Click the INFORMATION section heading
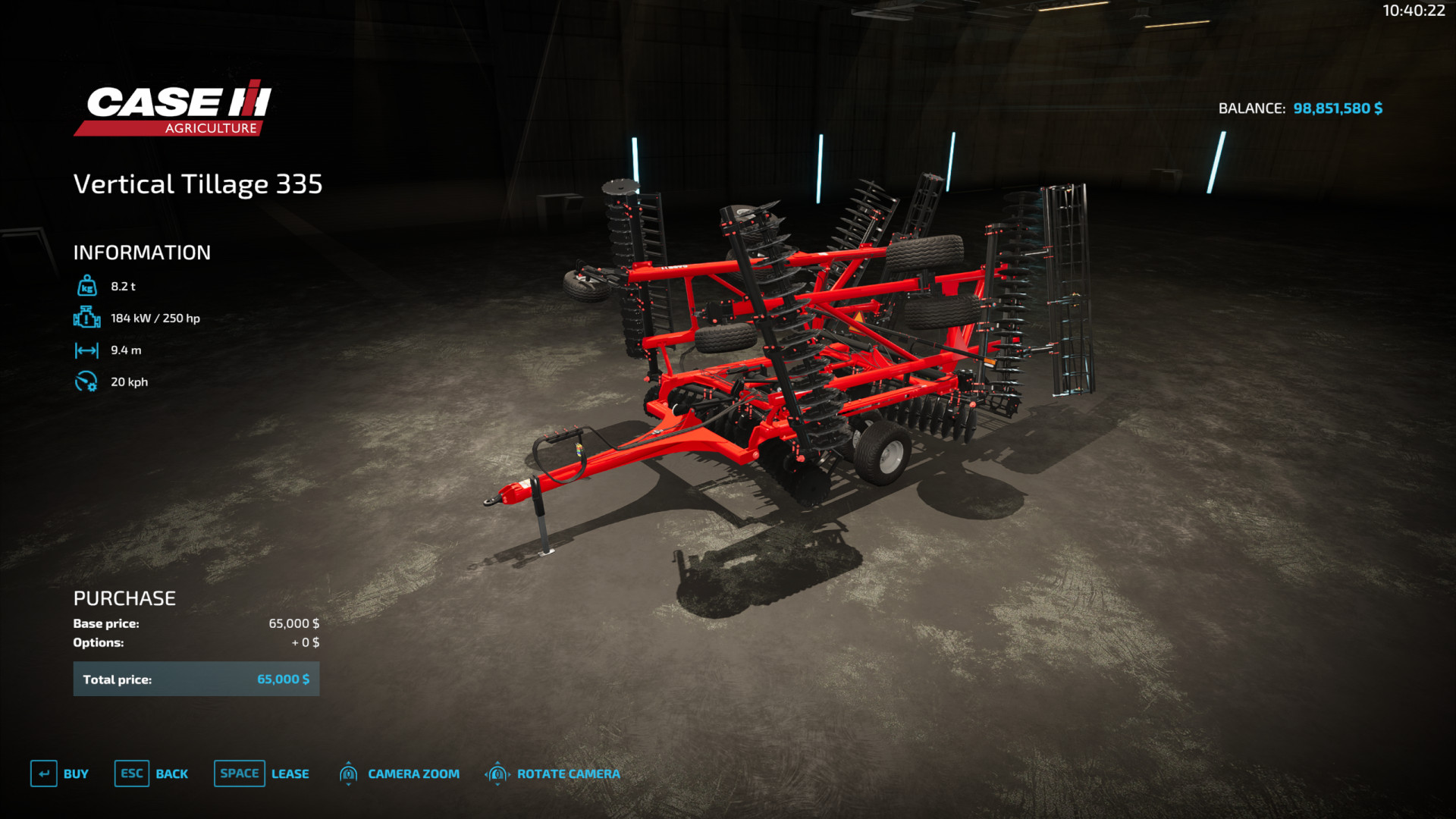 141,252
